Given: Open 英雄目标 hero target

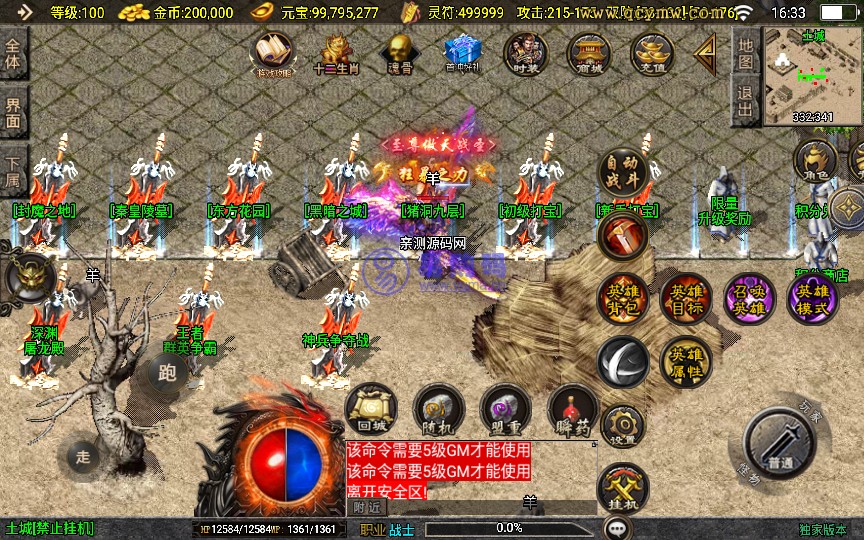Looking at the screenshot, I should click(685, 298).
